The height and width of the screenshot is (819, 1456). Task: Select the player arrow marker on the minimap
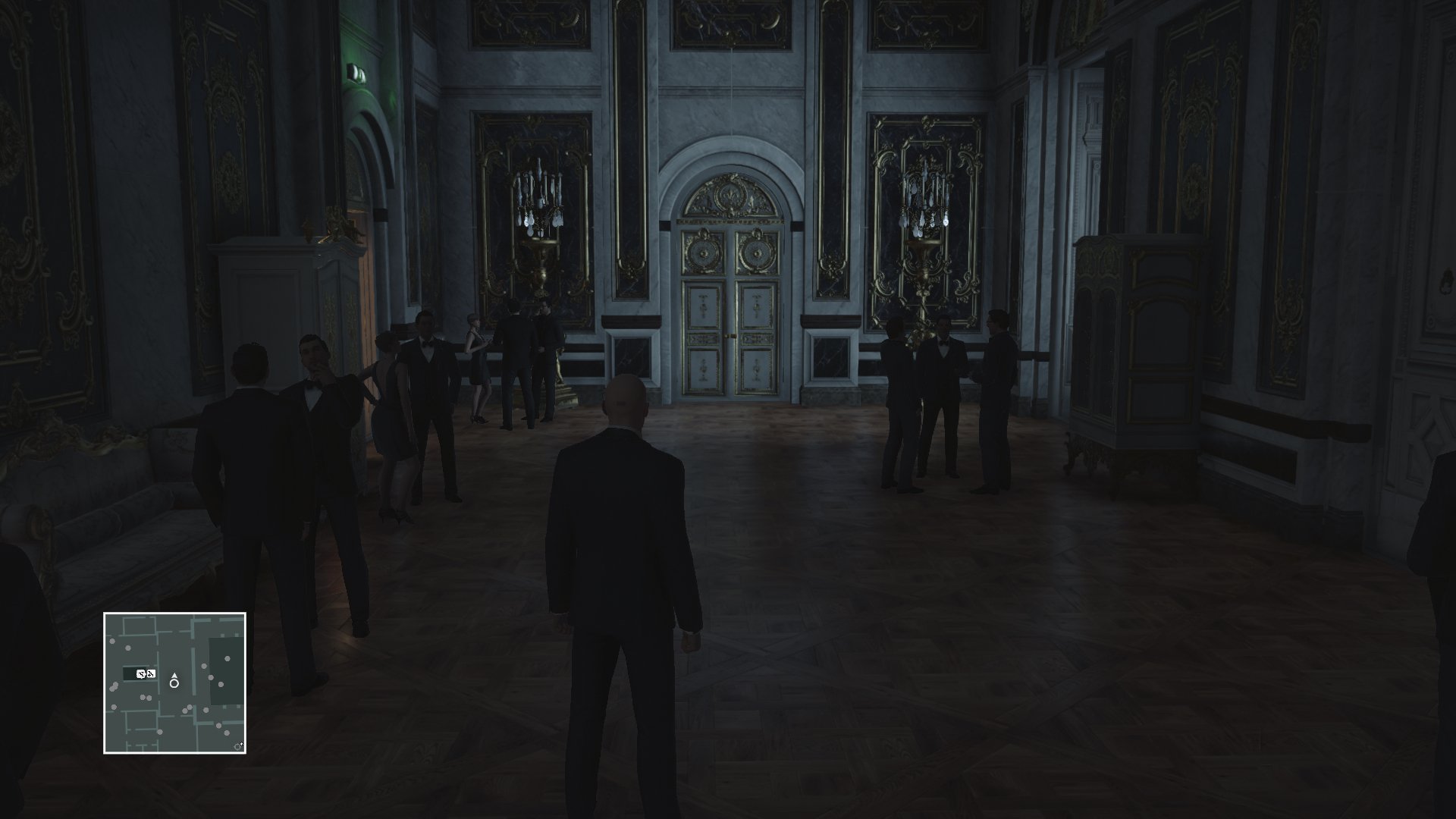174,675
